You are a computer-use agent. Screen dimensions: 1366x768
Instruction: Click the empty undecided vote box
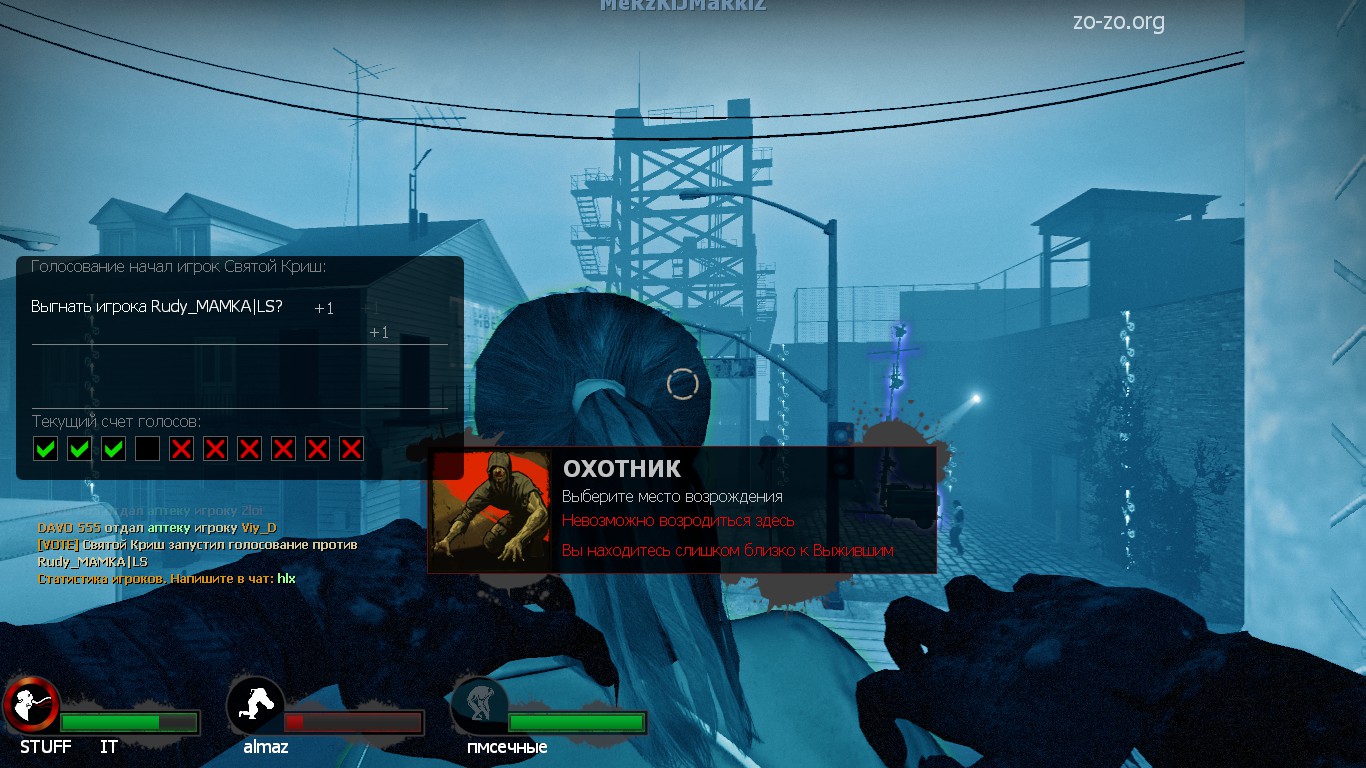pyautogui.click(x=147, y=448)
